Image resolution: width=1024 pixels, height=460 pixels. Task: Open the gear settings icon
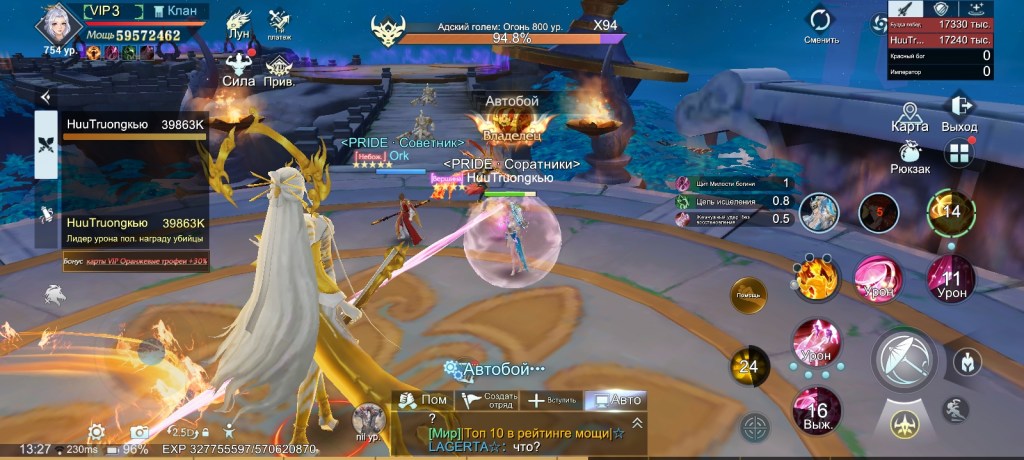pyautogui.click(x=97, y=432)
